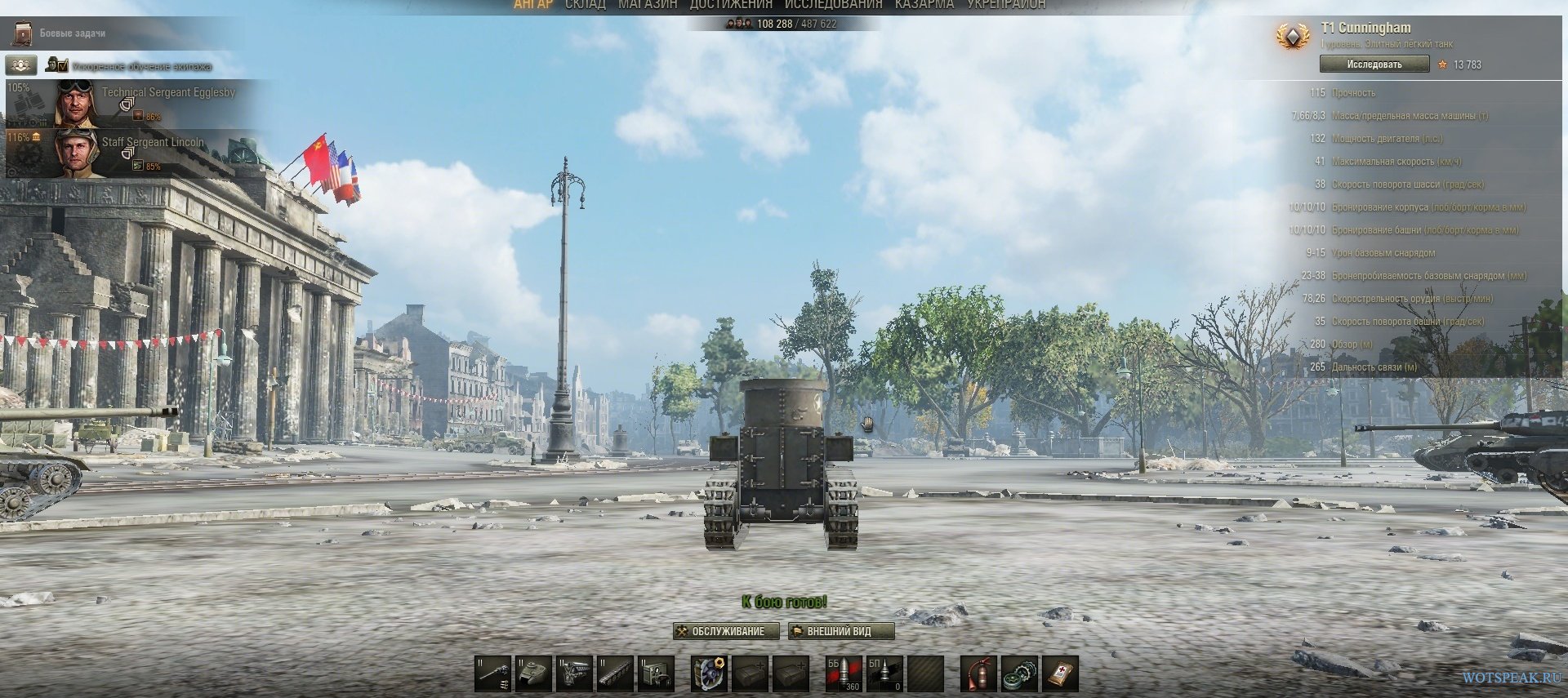Viewport: 1568px width, 698px height.
Task: Open the Внешний вид (Exterior) customization
Action: click(x=840, y=631)
